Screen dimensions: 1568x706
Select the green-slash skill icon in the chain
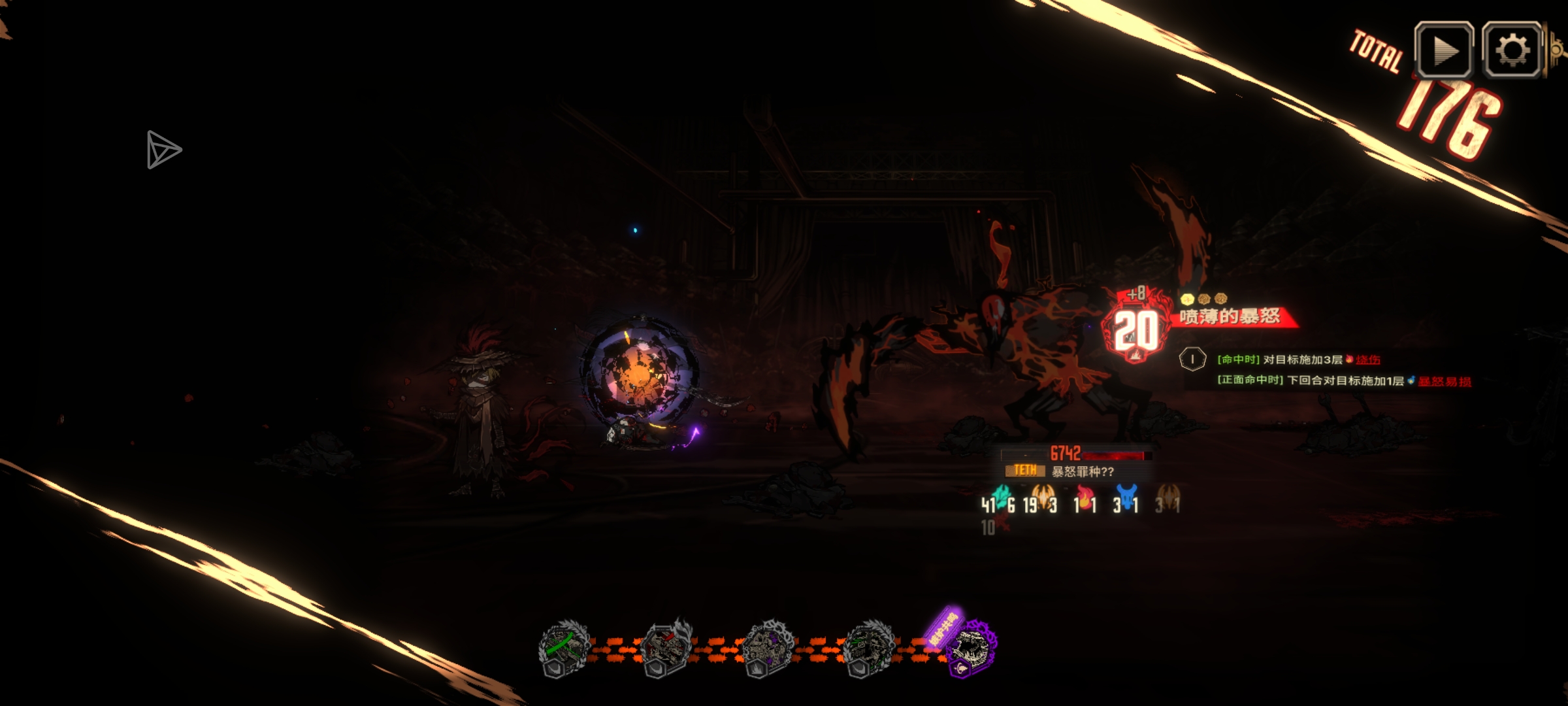point(564,648)
